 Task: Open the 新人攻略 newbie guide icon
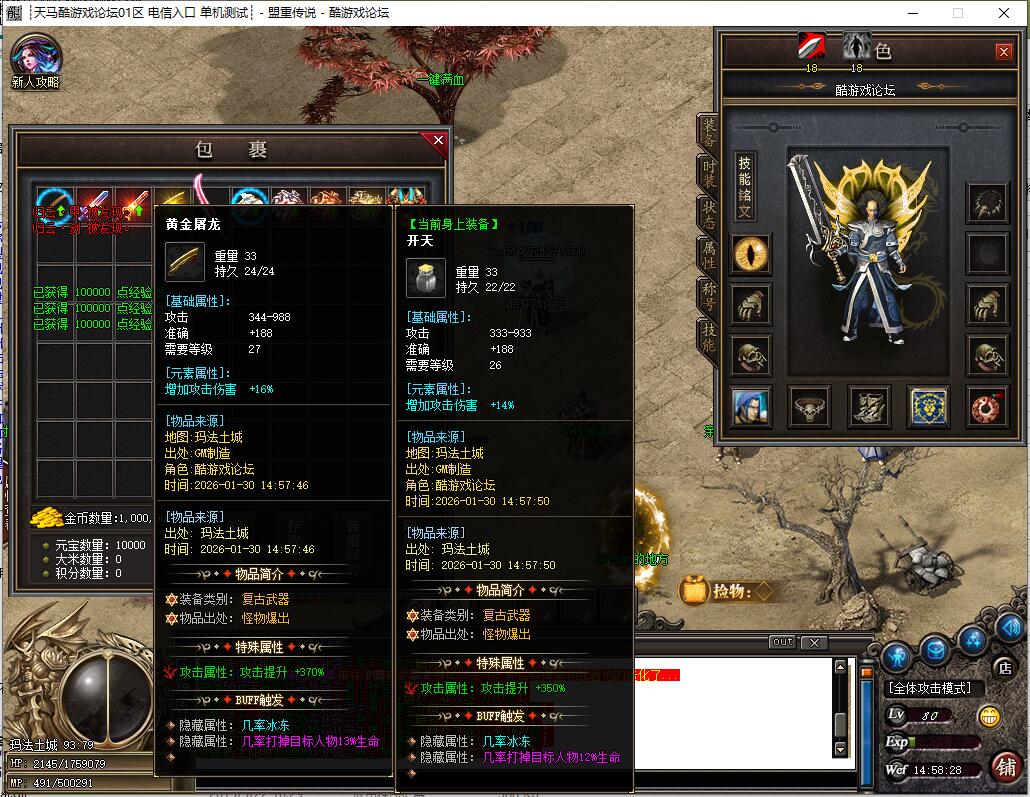point(35,60)
